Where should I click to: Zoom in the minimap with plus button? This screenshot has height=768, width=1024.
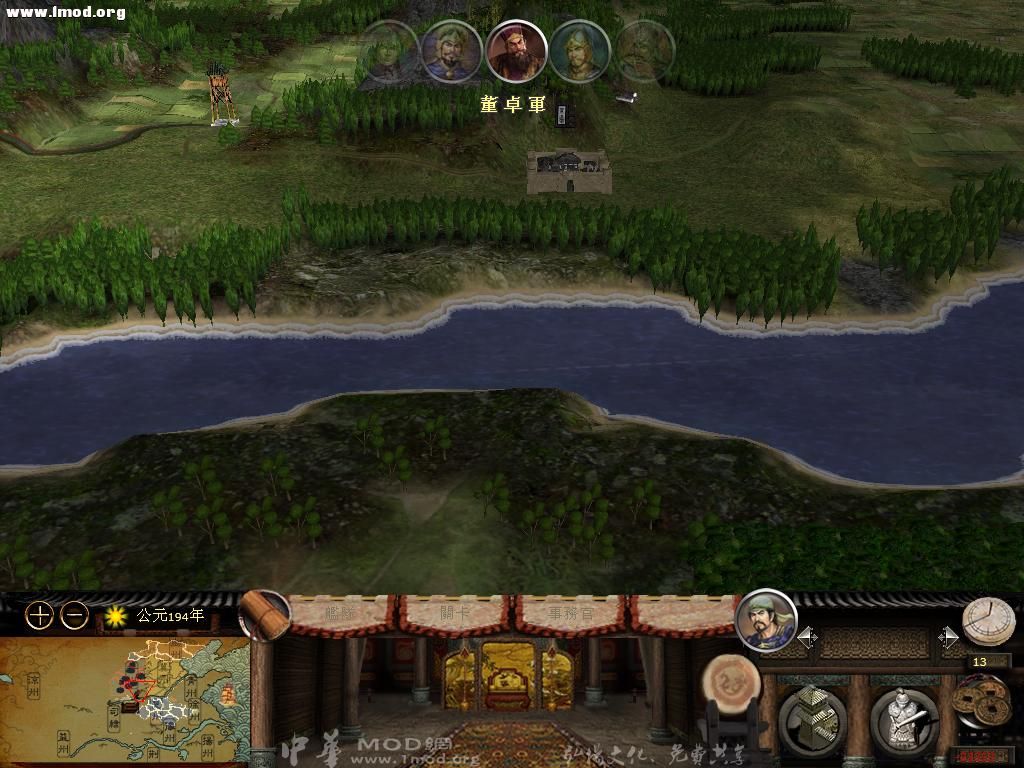tap(39, 615)
